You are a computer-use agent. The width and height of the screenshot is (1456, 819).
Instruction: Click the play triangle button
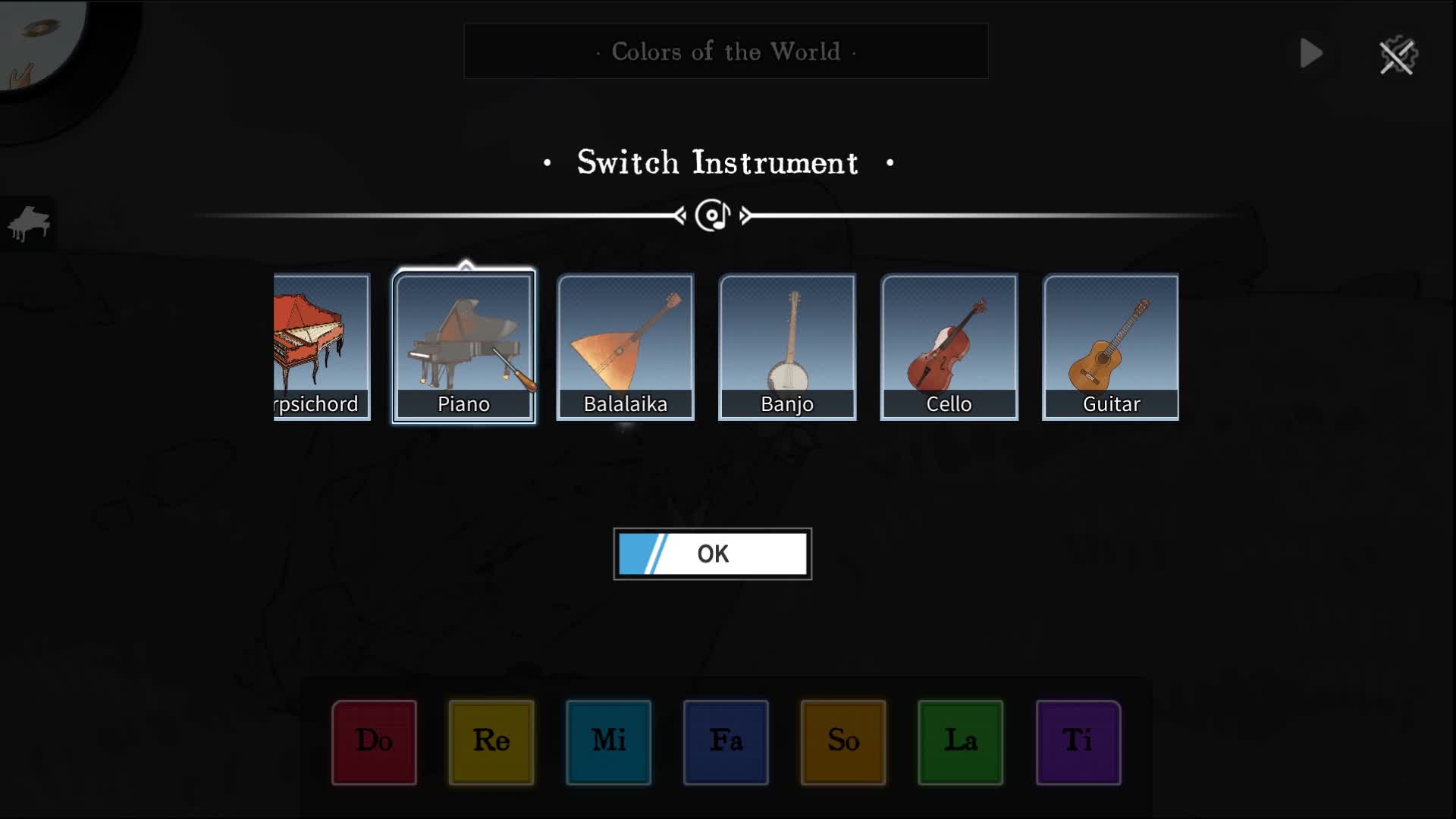click(1311, 53)
